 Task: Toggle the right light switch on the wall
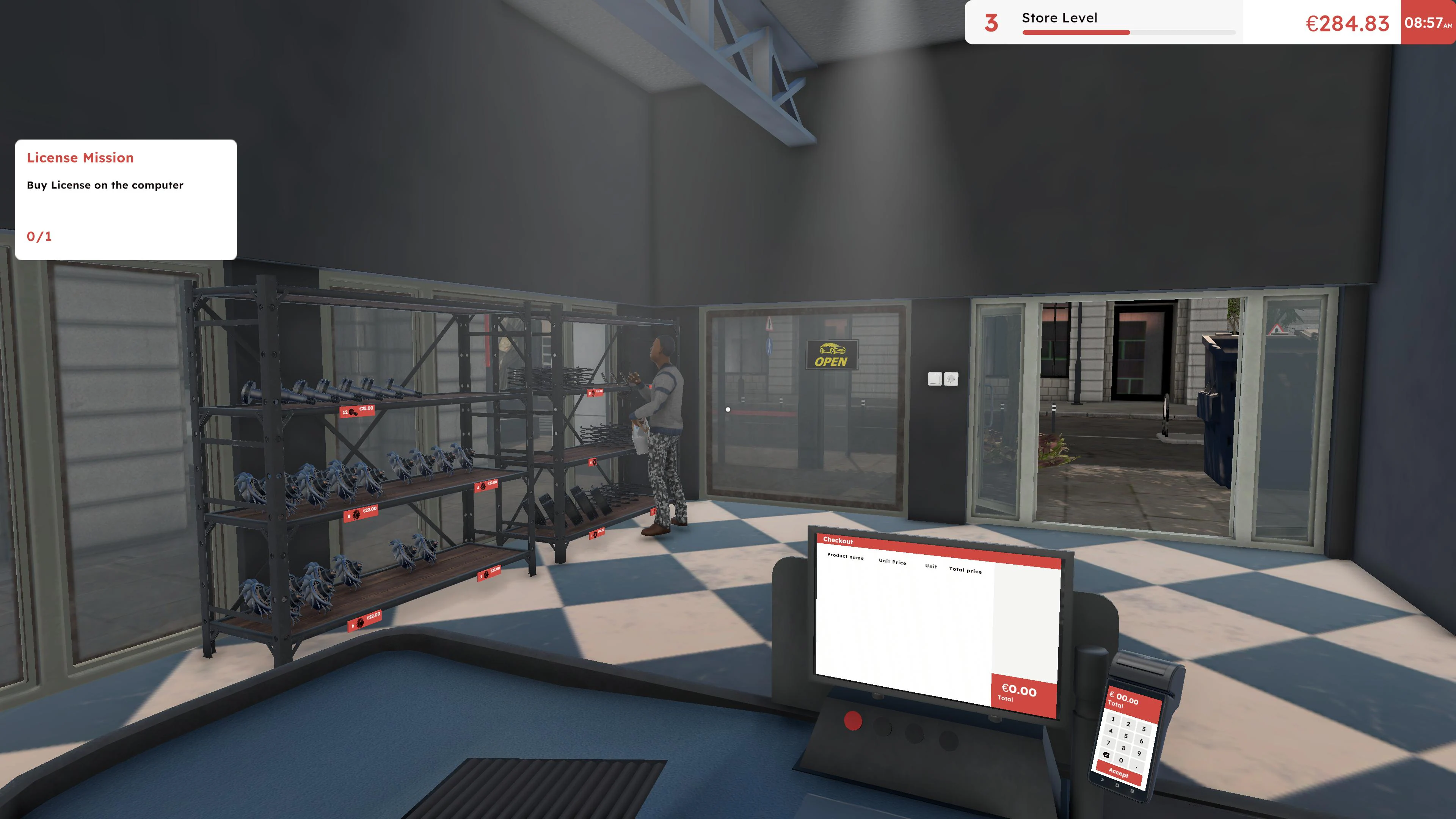tap(952, 379)
